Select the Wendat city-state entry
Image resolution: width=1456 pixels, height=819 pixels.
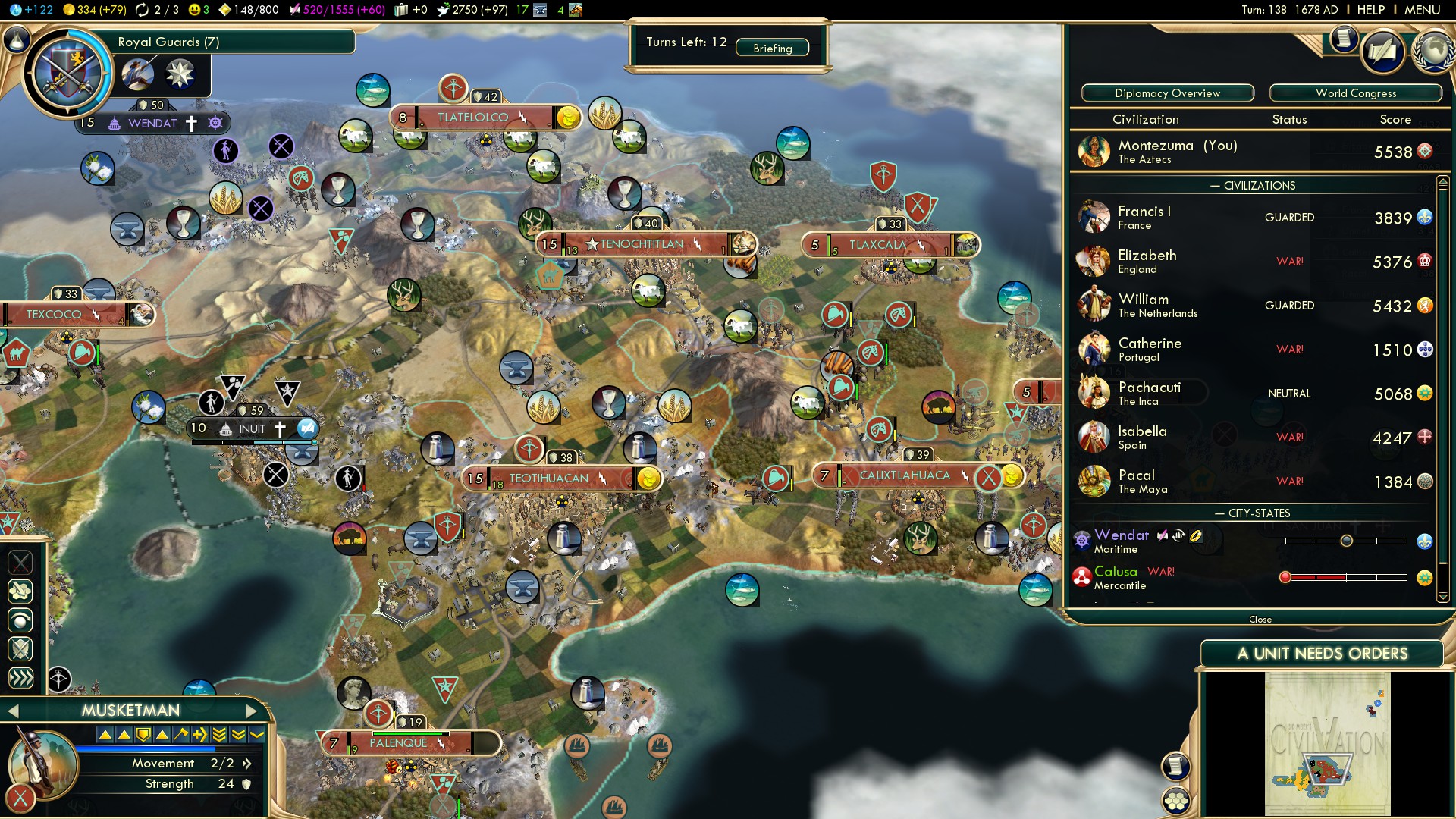tap(1121, 541)
